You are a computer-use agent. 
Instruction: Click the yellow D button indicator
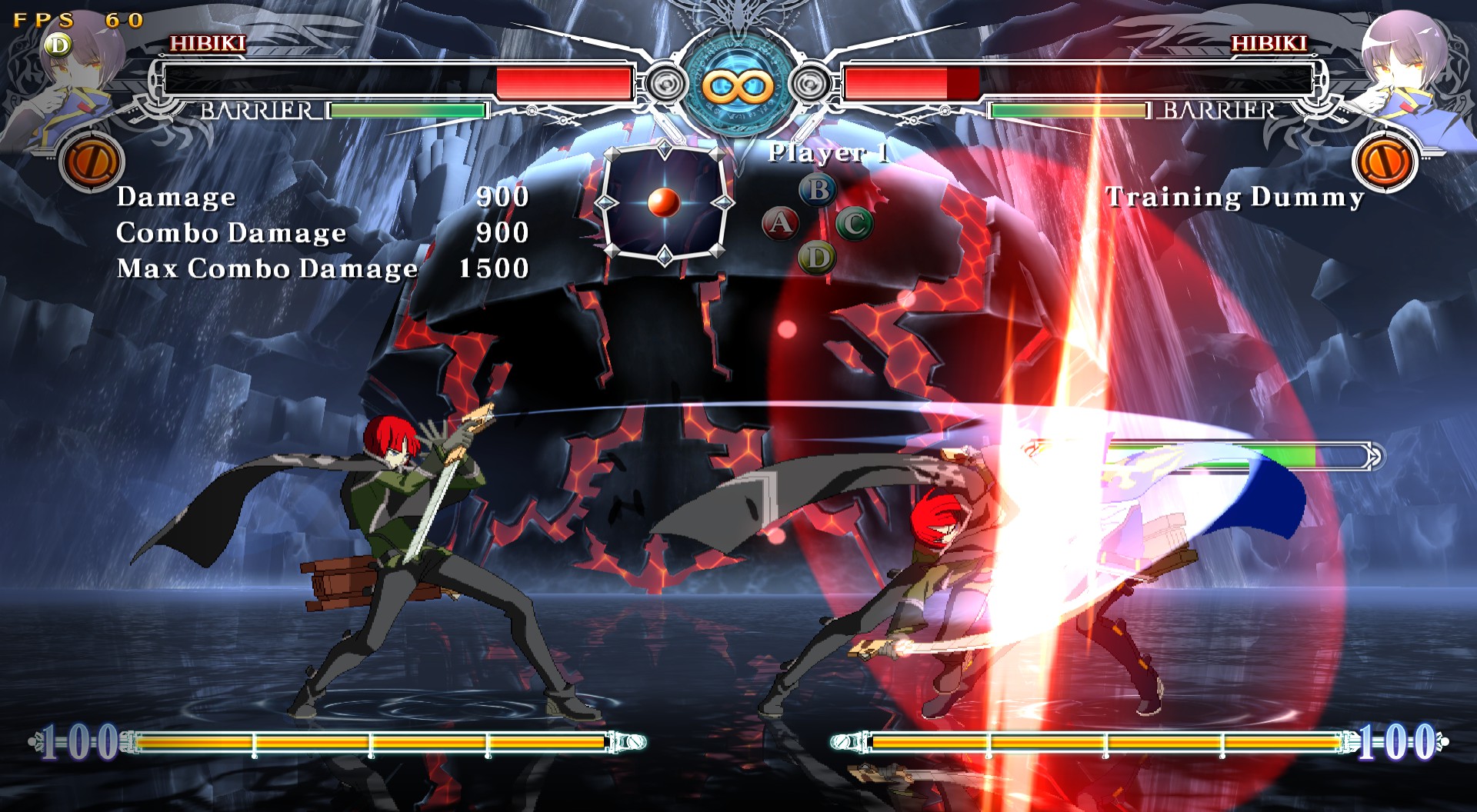click(818, 258)
